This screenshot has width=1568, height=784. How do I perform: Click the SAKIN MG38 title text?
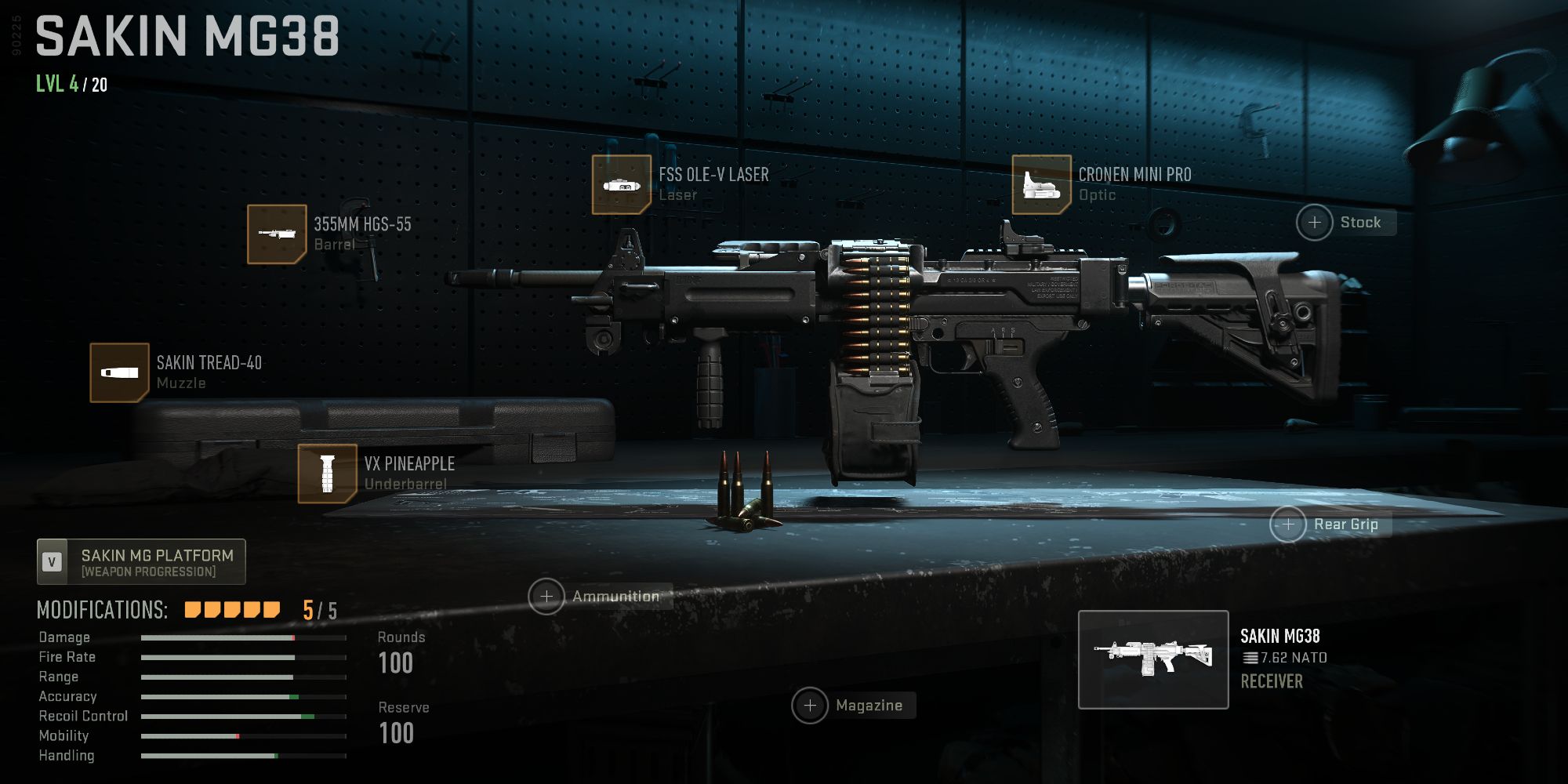click(x=188, y=35)
